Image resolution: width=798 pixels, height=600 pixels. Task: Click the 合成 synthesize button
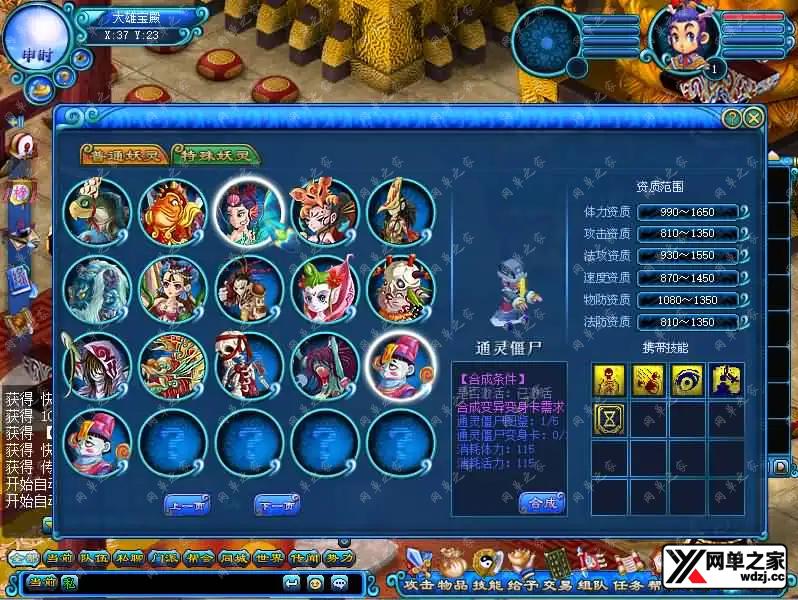click(542, 503)
